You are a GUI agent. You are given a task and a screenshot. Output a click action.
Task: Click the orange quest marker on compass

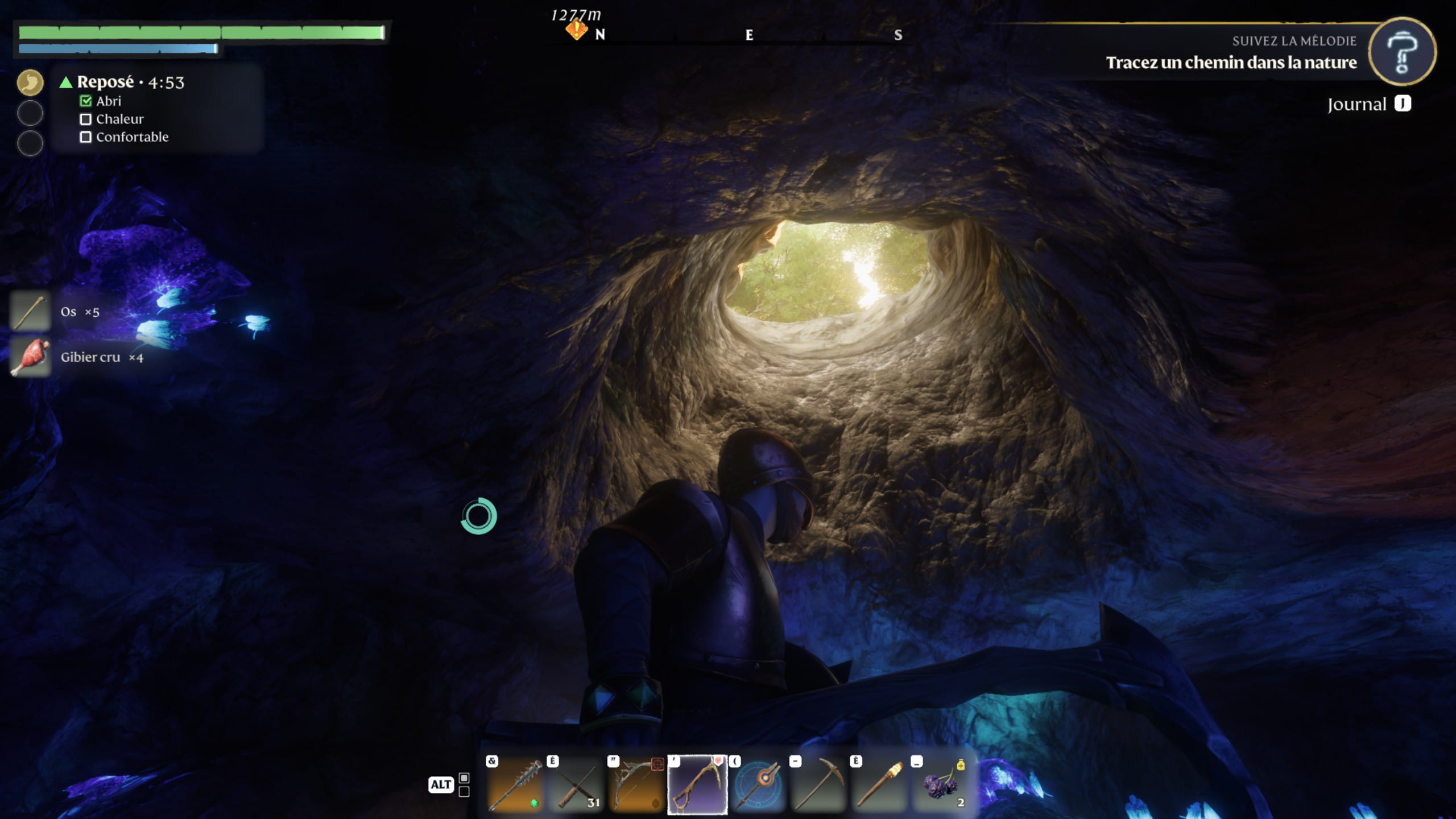tap(576, 28)
